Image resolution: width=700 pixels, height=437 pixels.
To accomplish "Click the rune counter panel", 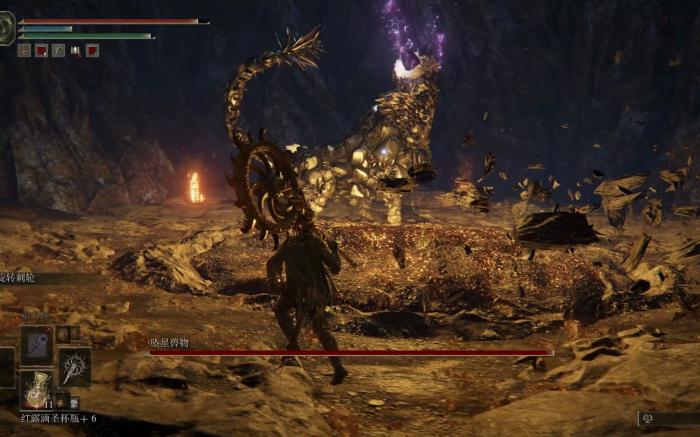I will pos(667,419).
